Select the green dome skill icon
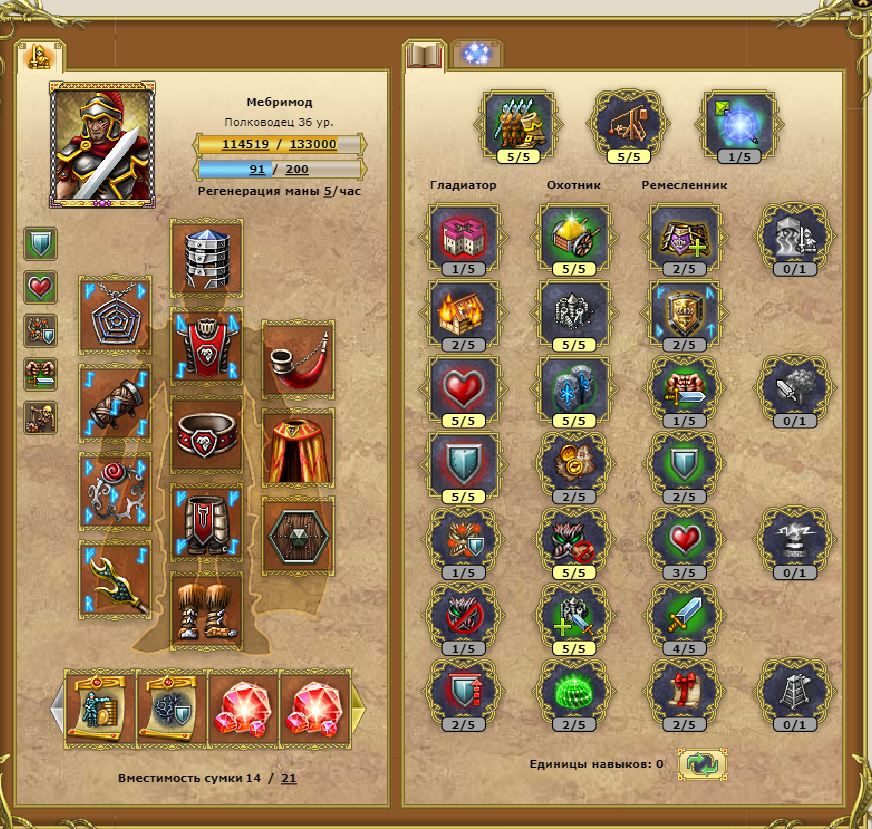The image size is (872, 829). (575, 688)
